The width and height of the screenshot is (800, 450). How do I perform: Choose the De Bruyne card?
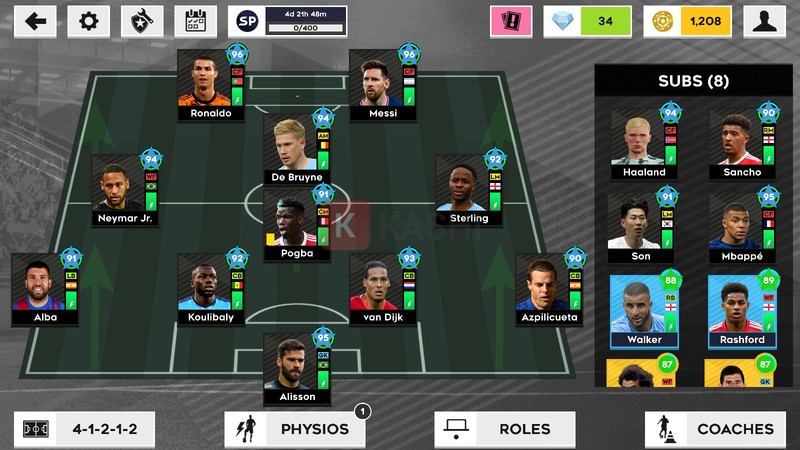[x=297, y=148]
